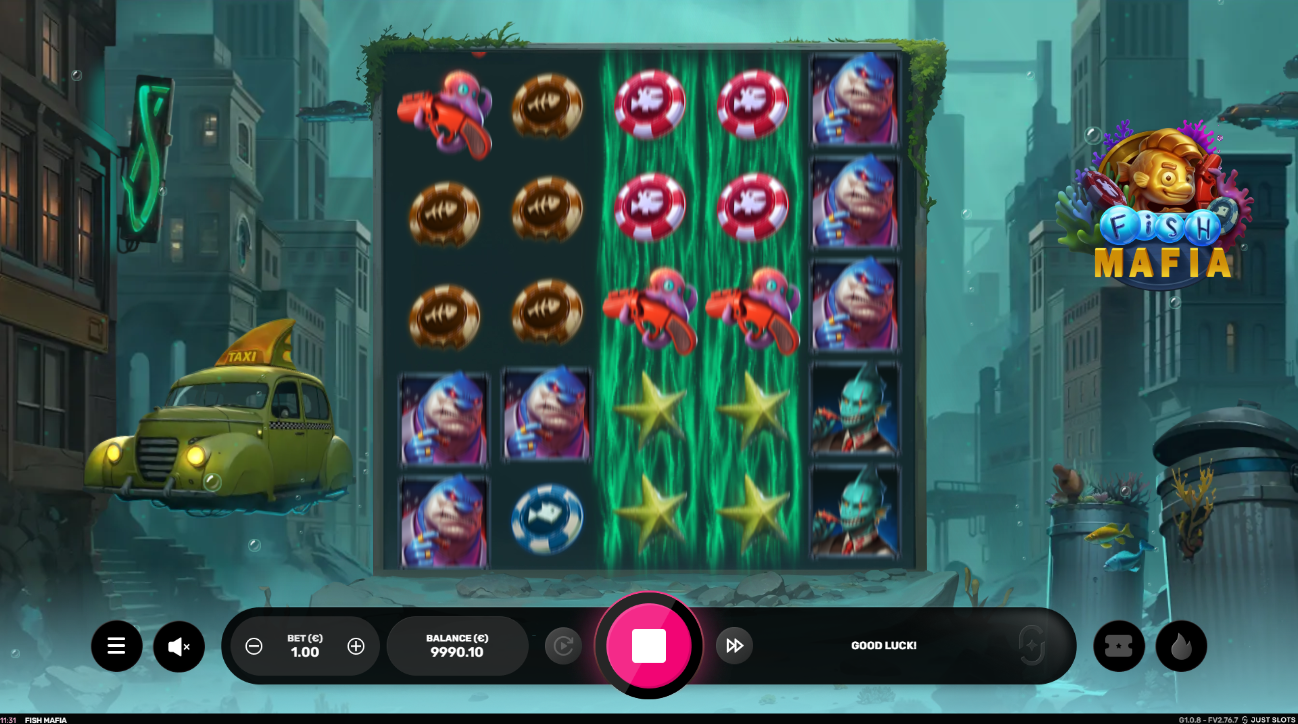Open the autoplay circular arrow button
The image size is (1298, 724).
point(563,646)
